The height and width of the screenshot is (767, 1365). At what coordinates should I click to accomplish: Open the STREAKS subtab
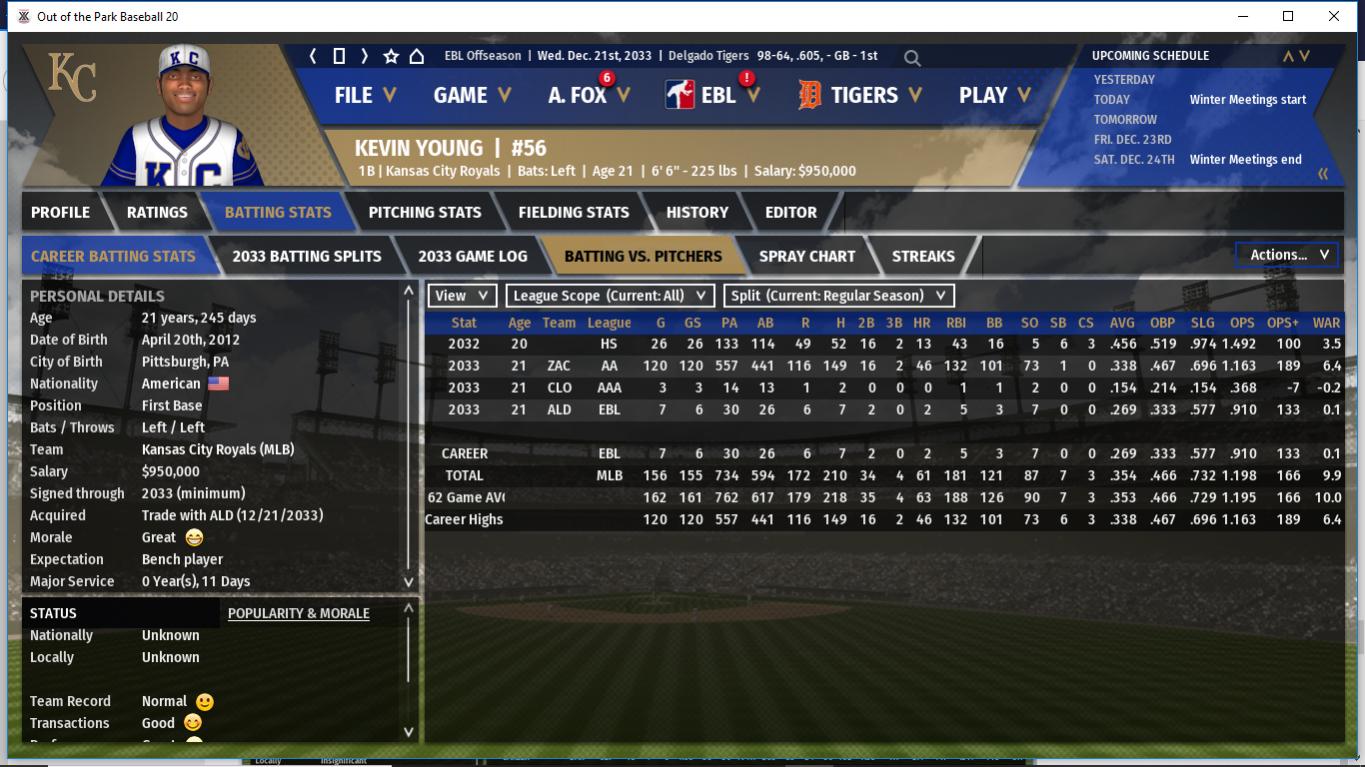pyautogui.click(x=922, y=256)
